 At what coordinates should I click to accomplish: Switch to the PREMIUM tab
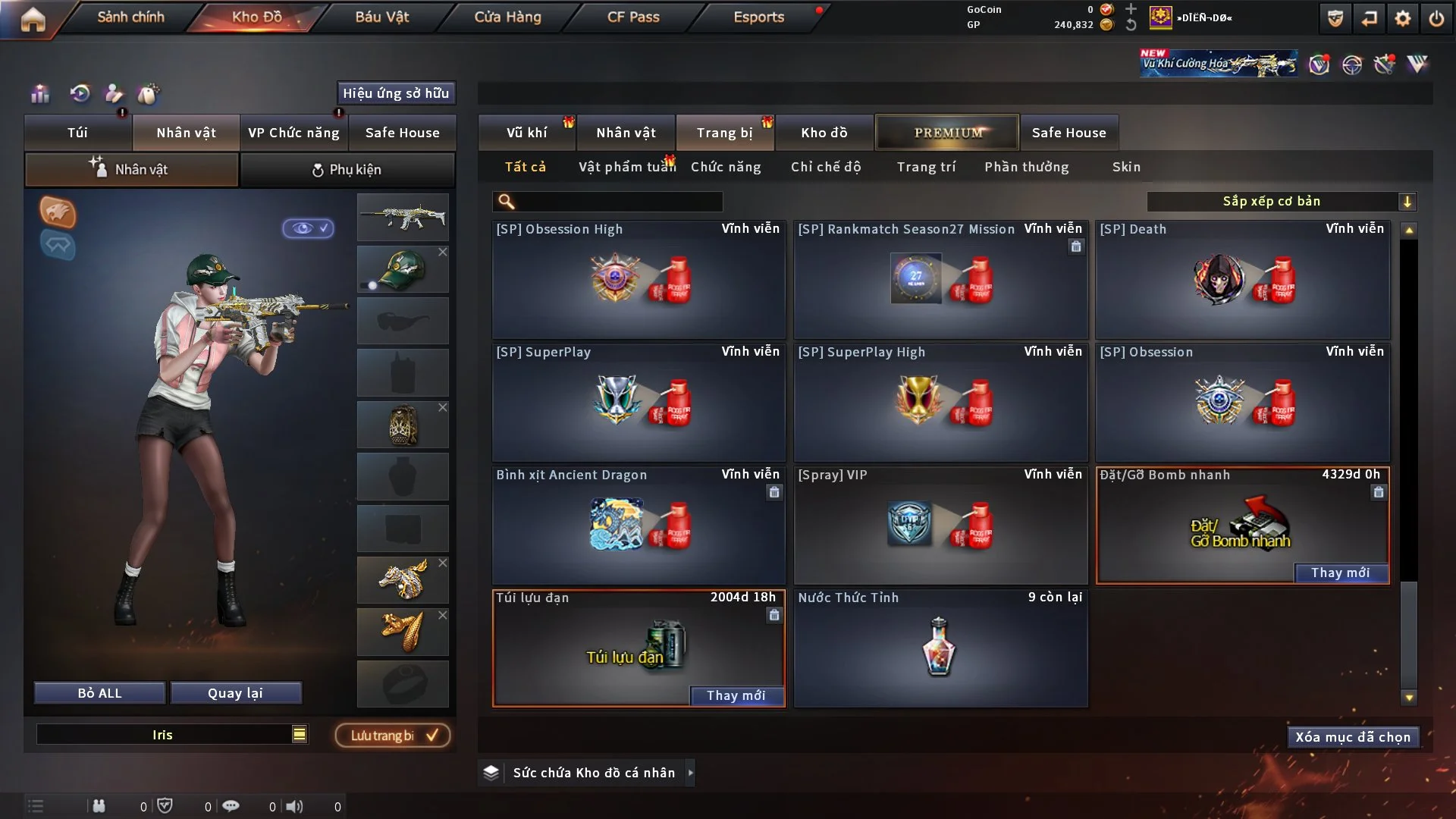[948, 133]
